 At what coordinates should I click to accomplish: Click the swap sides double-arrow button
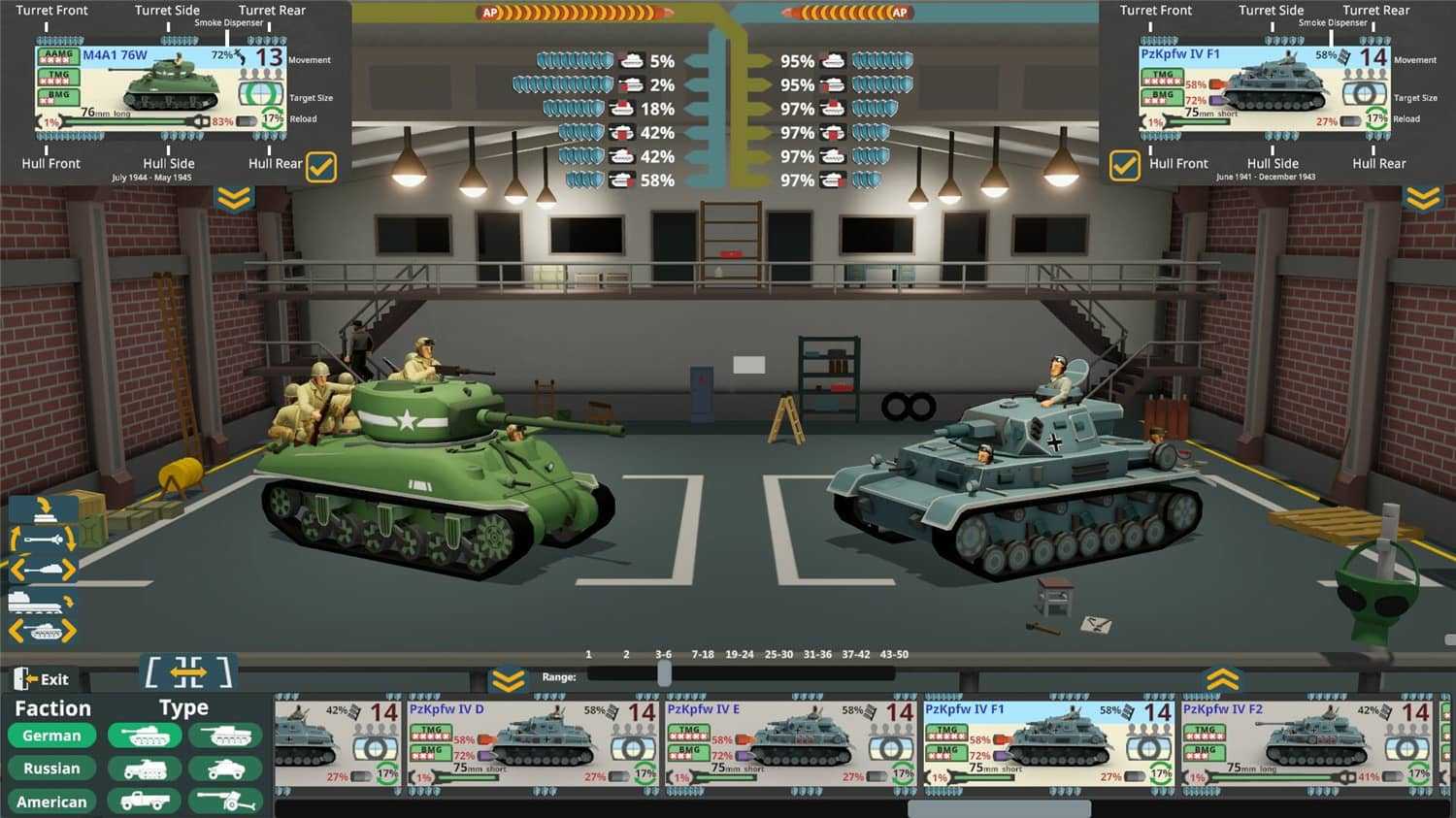tap(188, 671)
